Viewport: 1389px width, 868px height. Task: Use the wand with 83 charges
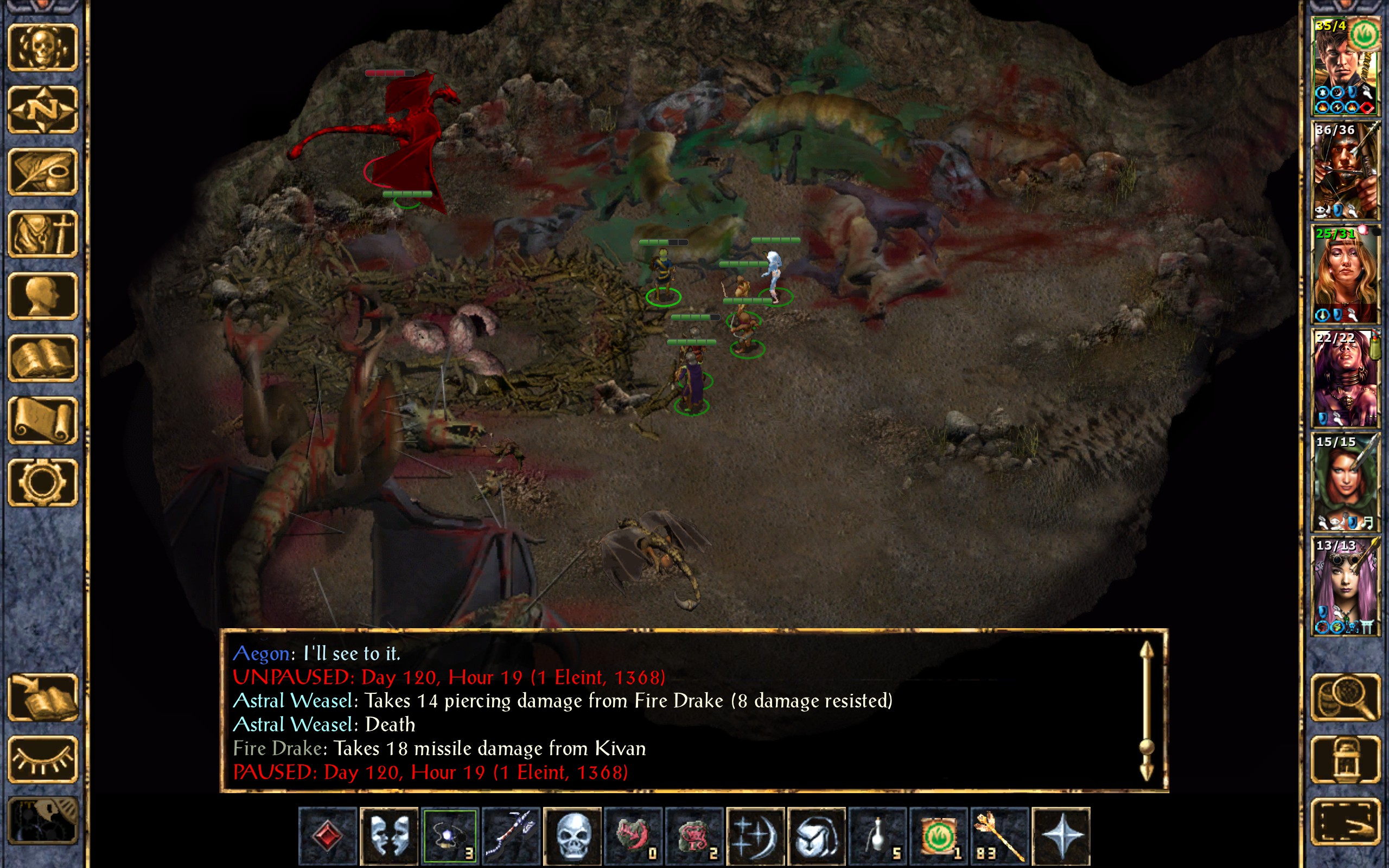click(999, 835)
